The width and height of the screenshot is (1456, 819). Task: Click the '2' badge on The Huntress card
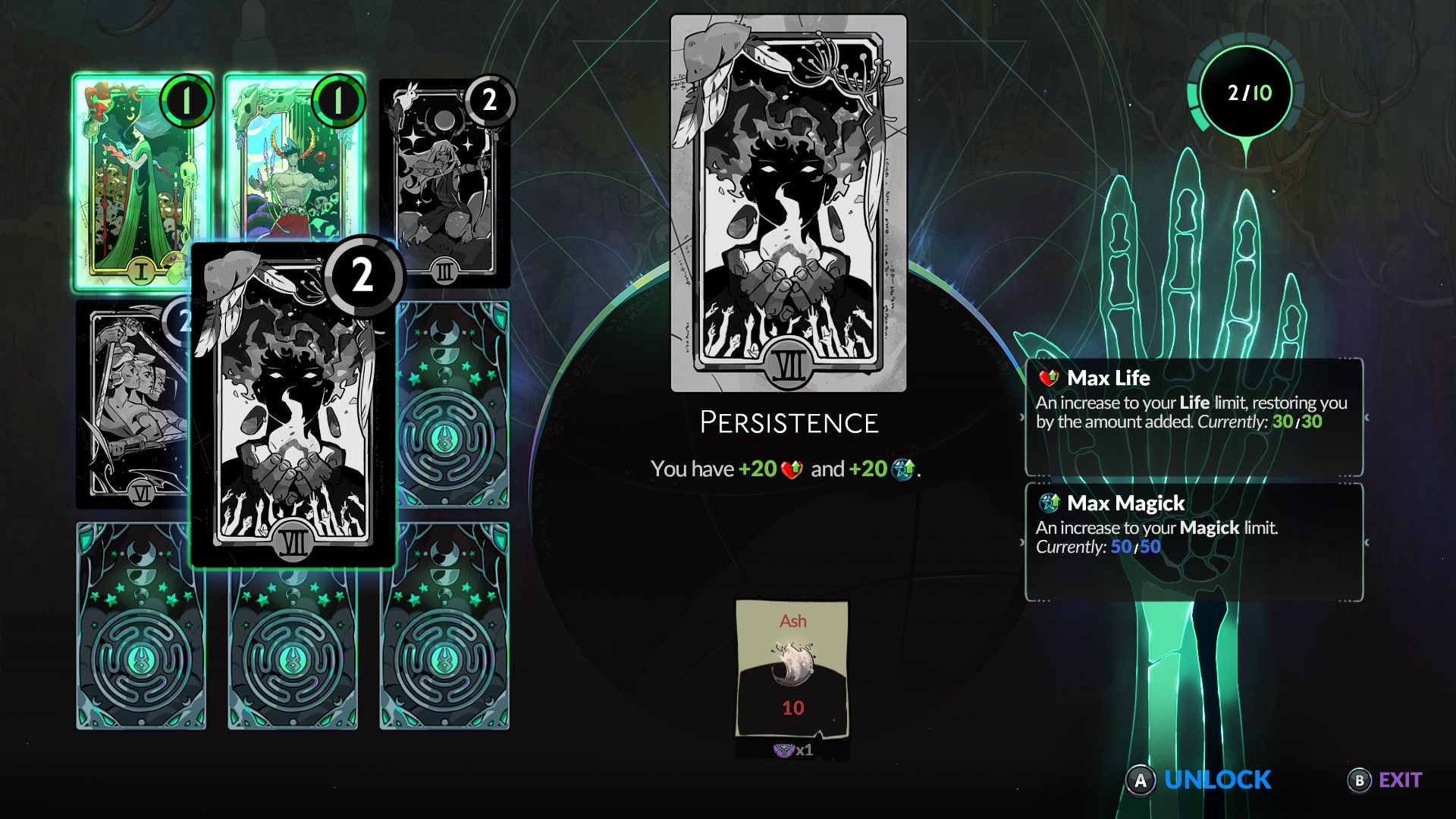(489, 99)
